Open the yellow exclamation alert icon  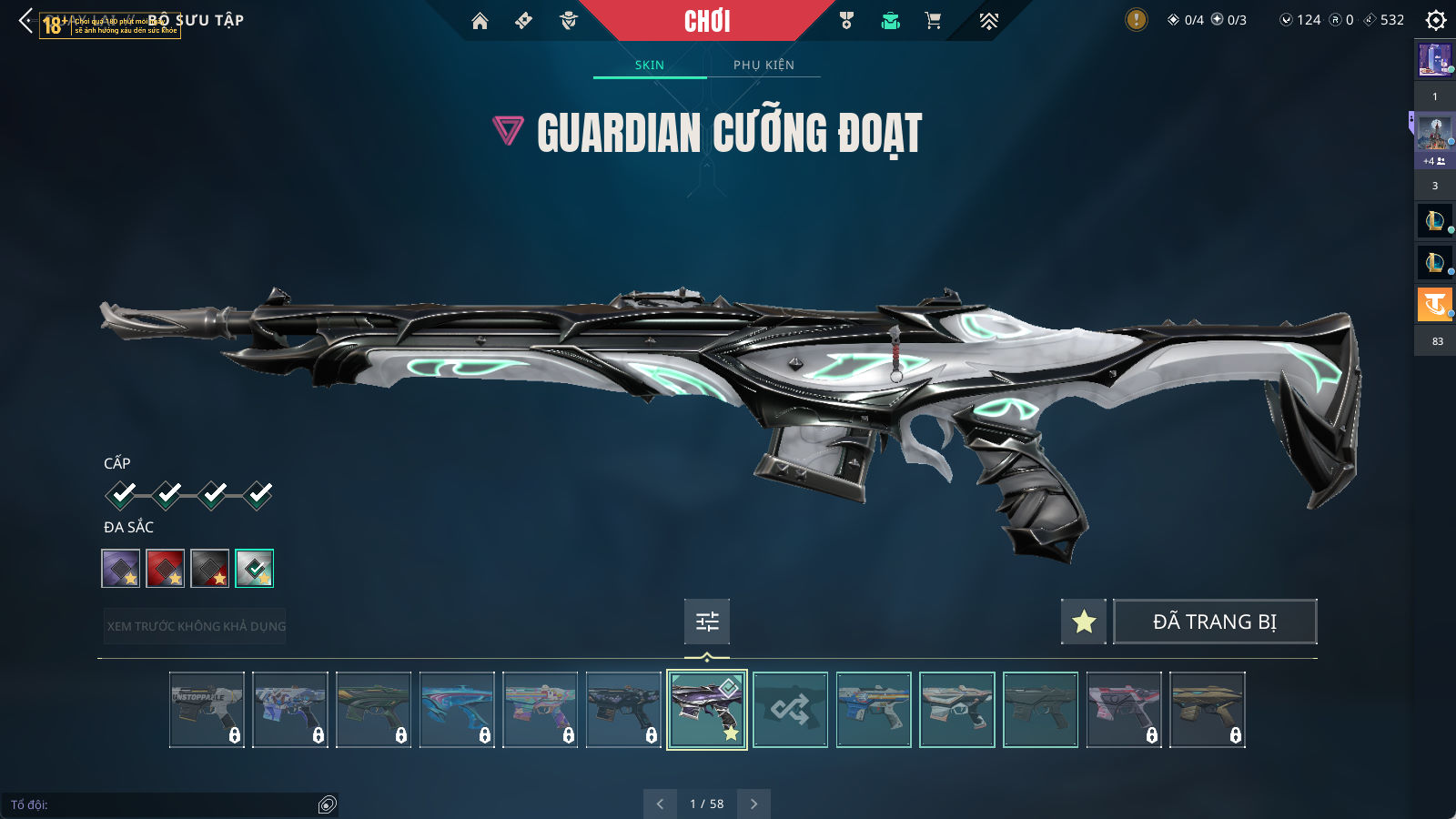tap(1136, 19)
